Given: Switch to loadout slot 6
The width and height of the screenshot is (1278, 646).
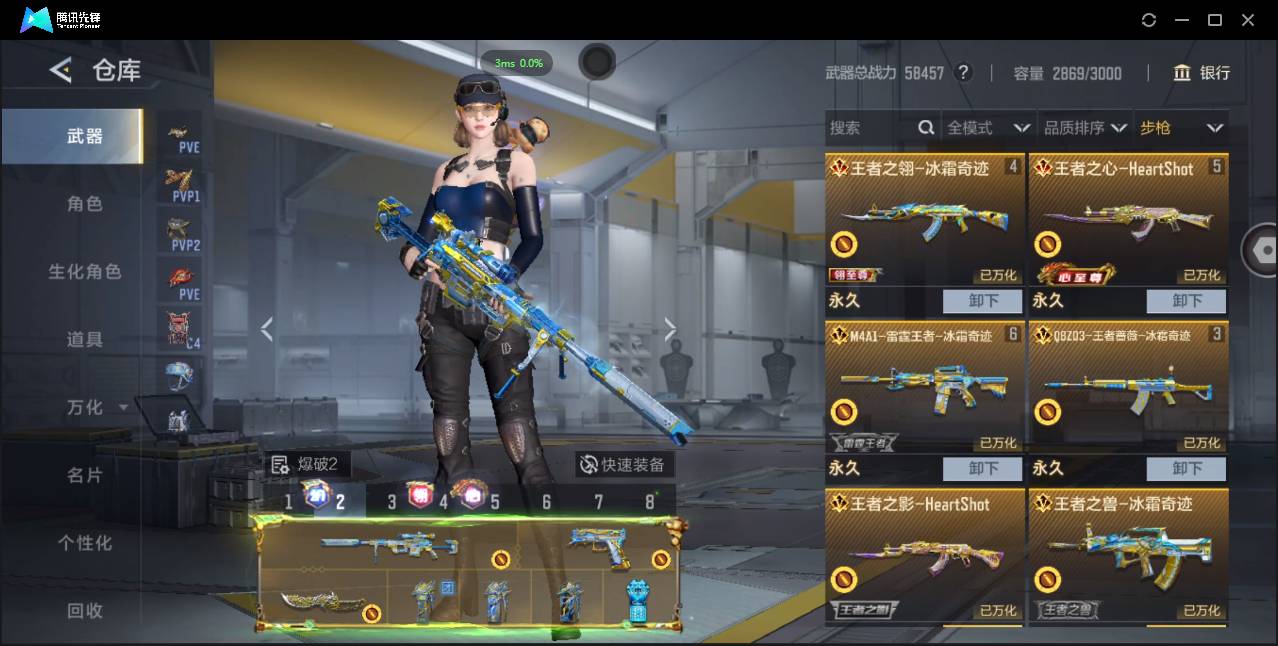Looking at the screenshot, I should 546,501.
